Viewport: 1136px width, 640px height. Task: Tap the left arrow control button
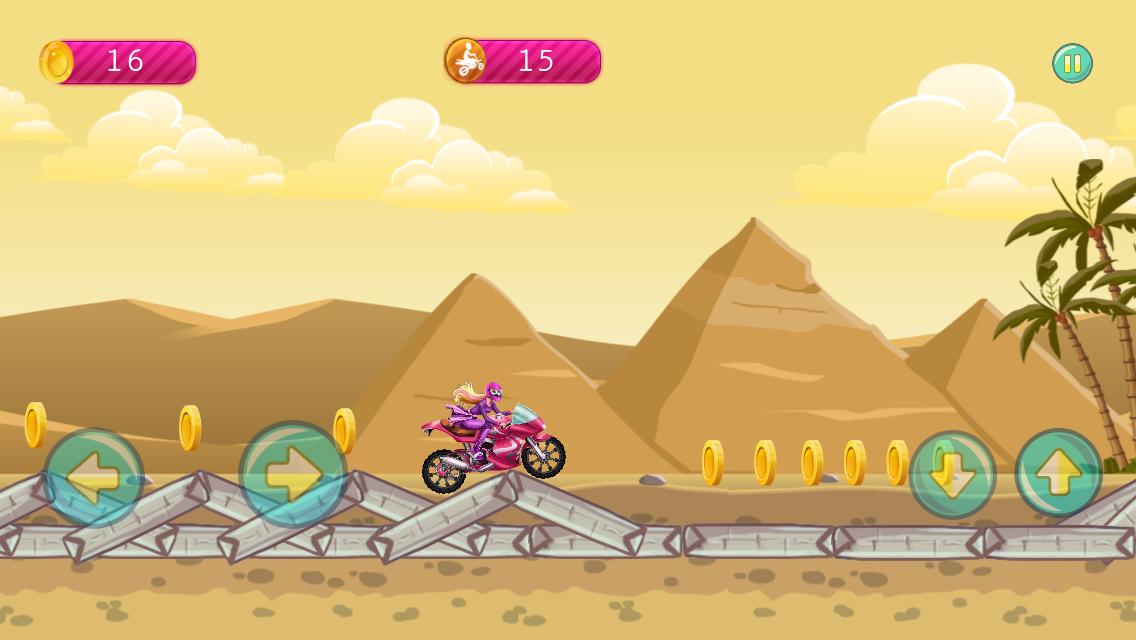tap(94, 478)
